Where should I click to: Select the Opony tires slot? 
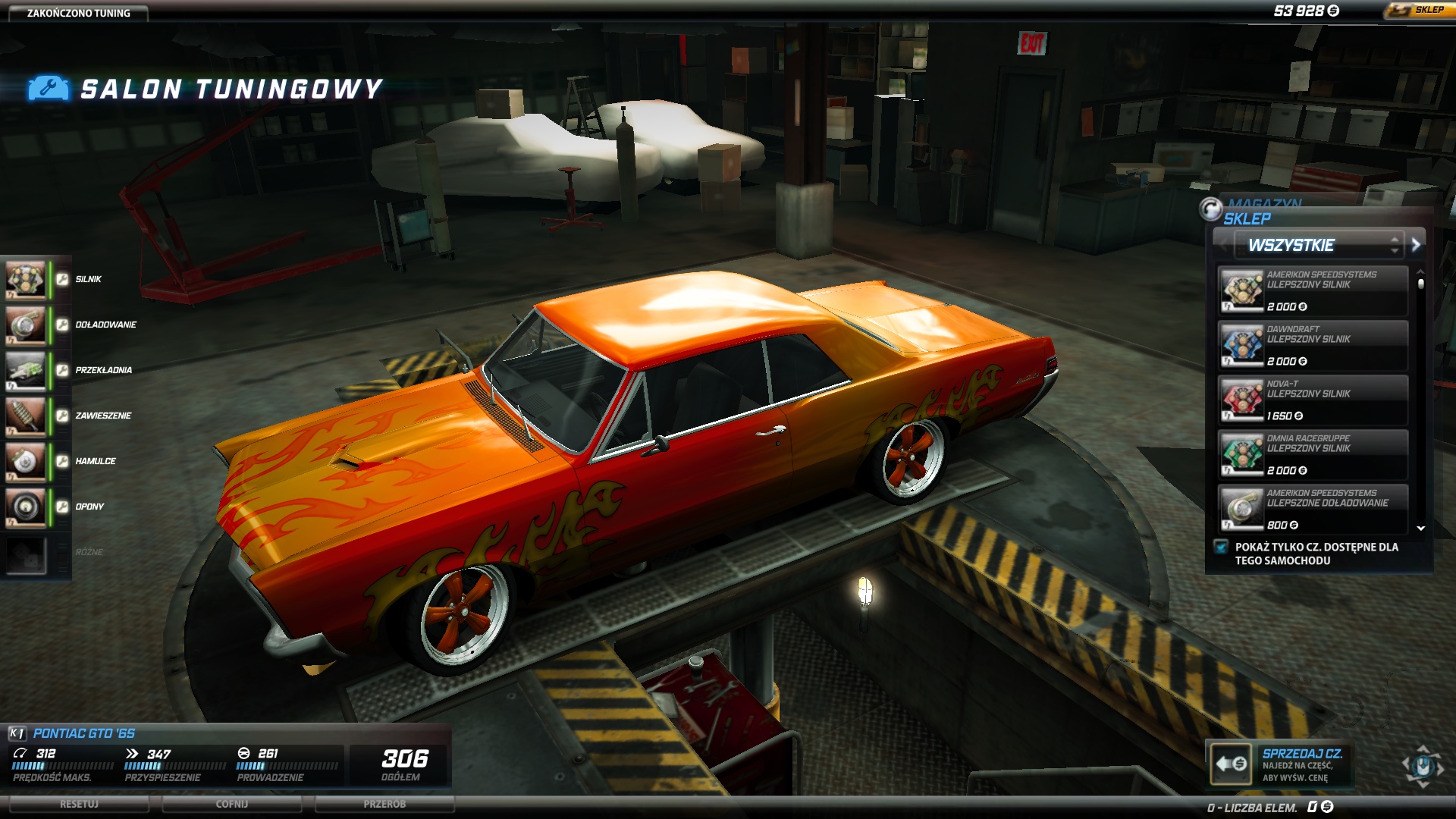coord(27,507)
